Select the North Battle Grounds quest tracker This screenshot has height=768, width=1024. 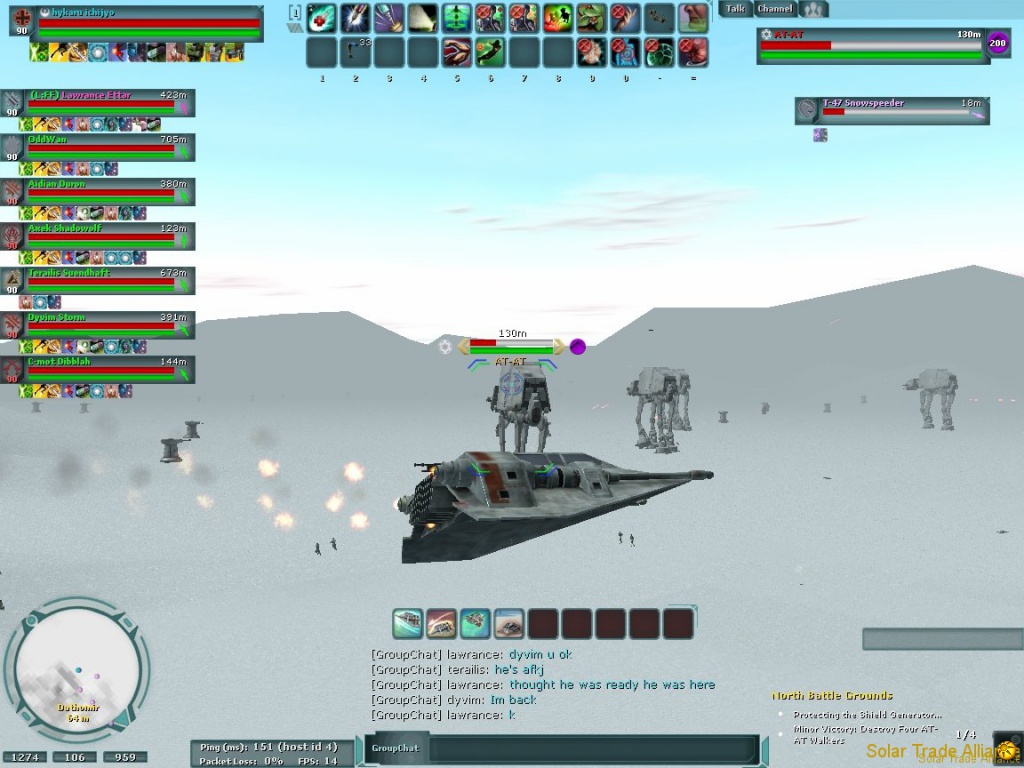(832, 695)
